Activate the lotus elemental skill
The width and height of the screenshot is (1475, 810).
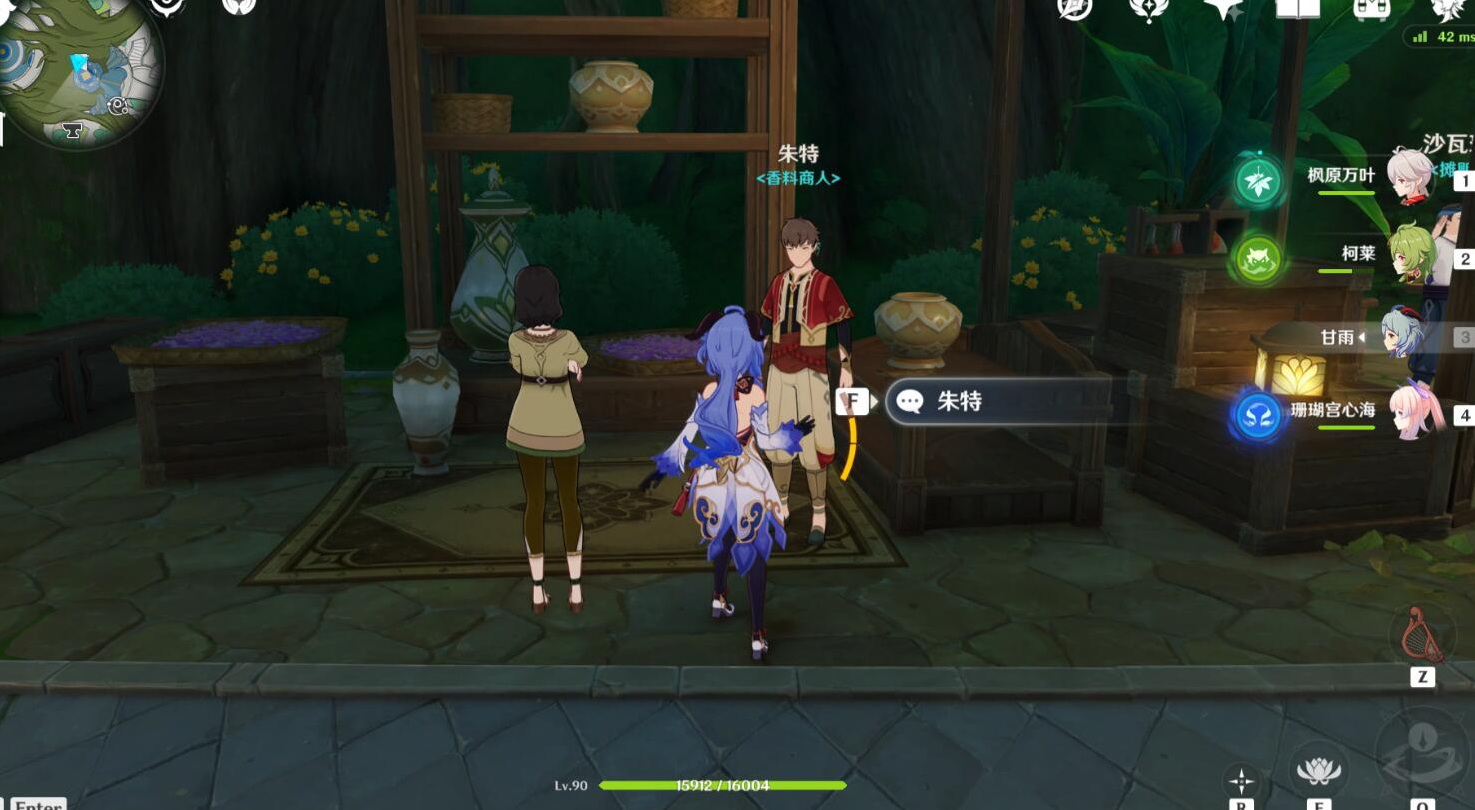[1318, 770]
